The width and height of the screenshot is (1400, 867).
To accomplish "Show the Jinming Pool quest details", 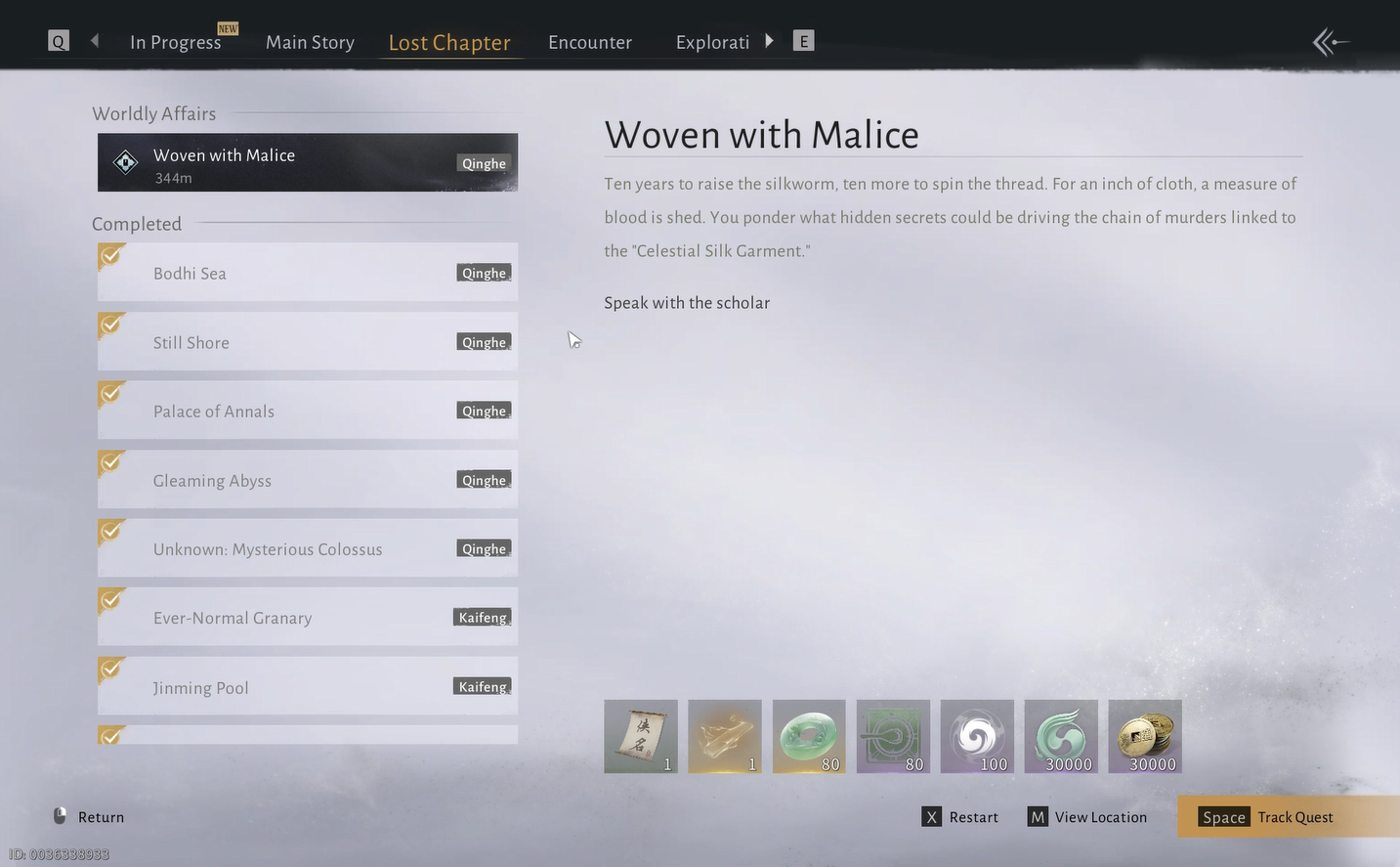I will pyautogui.click(x=307, y=686).
